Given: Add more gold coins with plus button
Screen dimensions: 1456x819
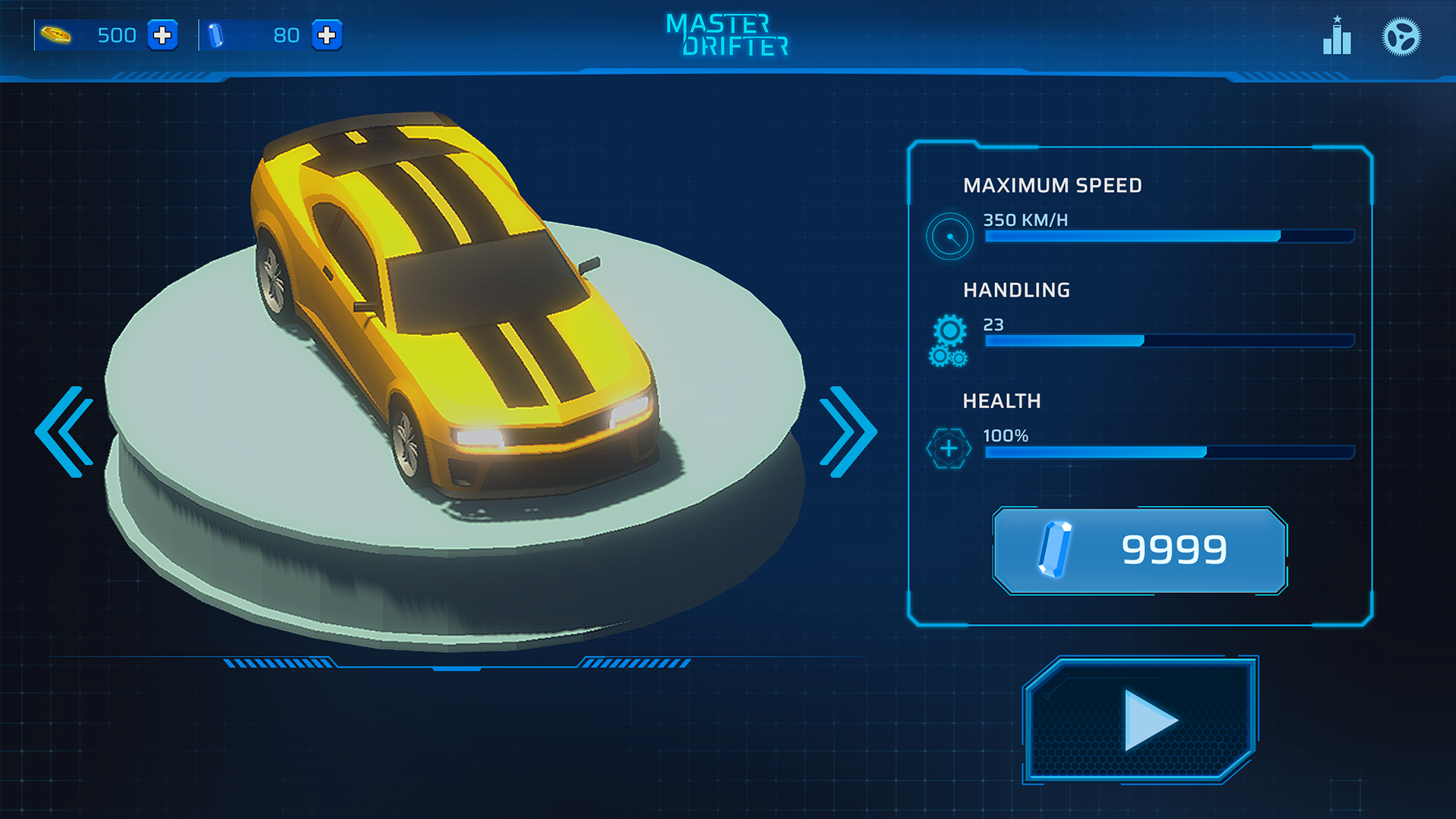Looking at the screenshot, I should click(162, 36).
